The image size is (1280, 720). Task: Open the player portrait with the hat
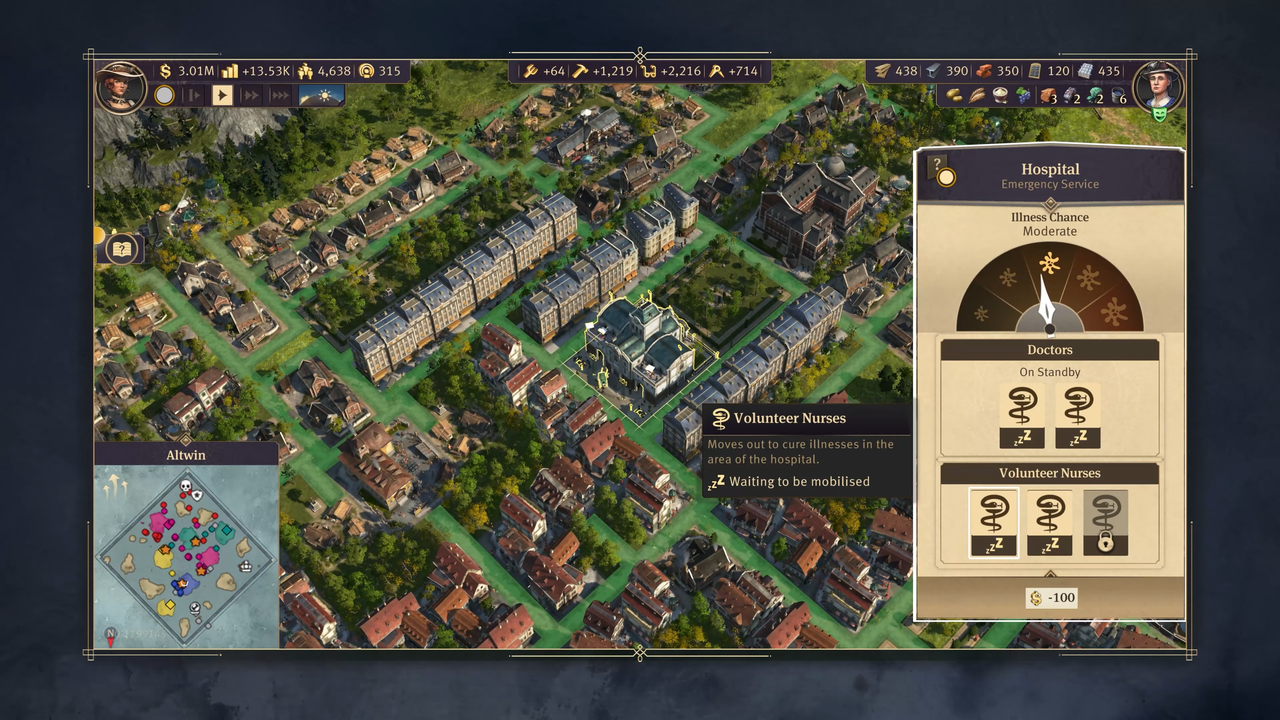point(121,87)
